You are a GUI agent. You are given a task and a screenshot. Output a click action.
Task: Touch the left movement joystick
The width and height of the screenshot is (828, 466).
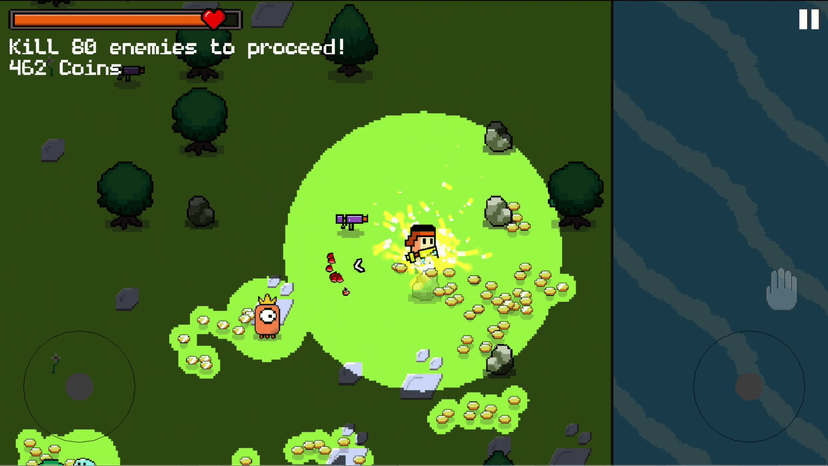pyautogui.click(x=79, y=386)
